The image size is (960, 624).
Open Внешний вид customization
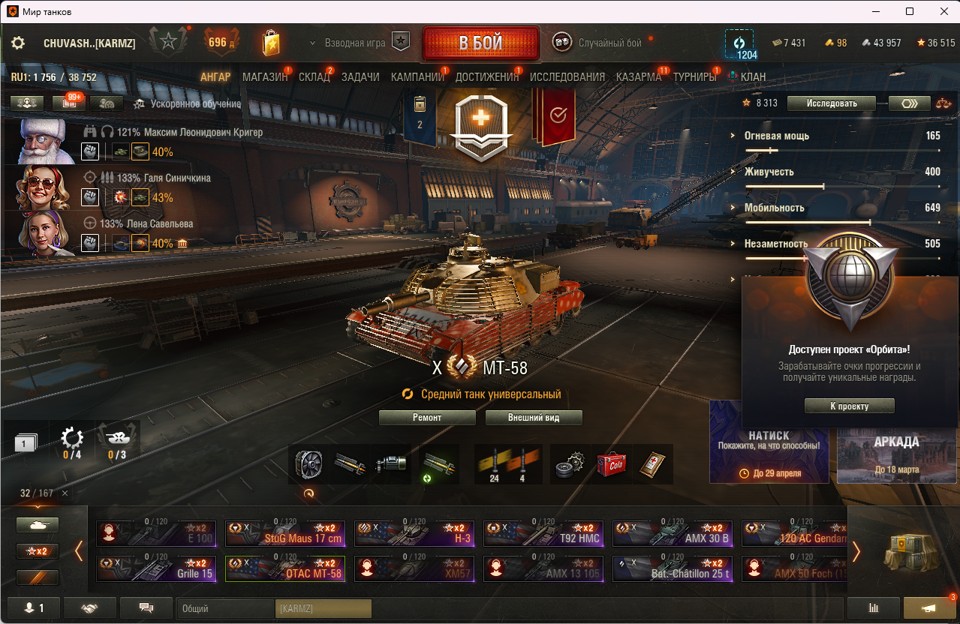(x=533, y=417)
